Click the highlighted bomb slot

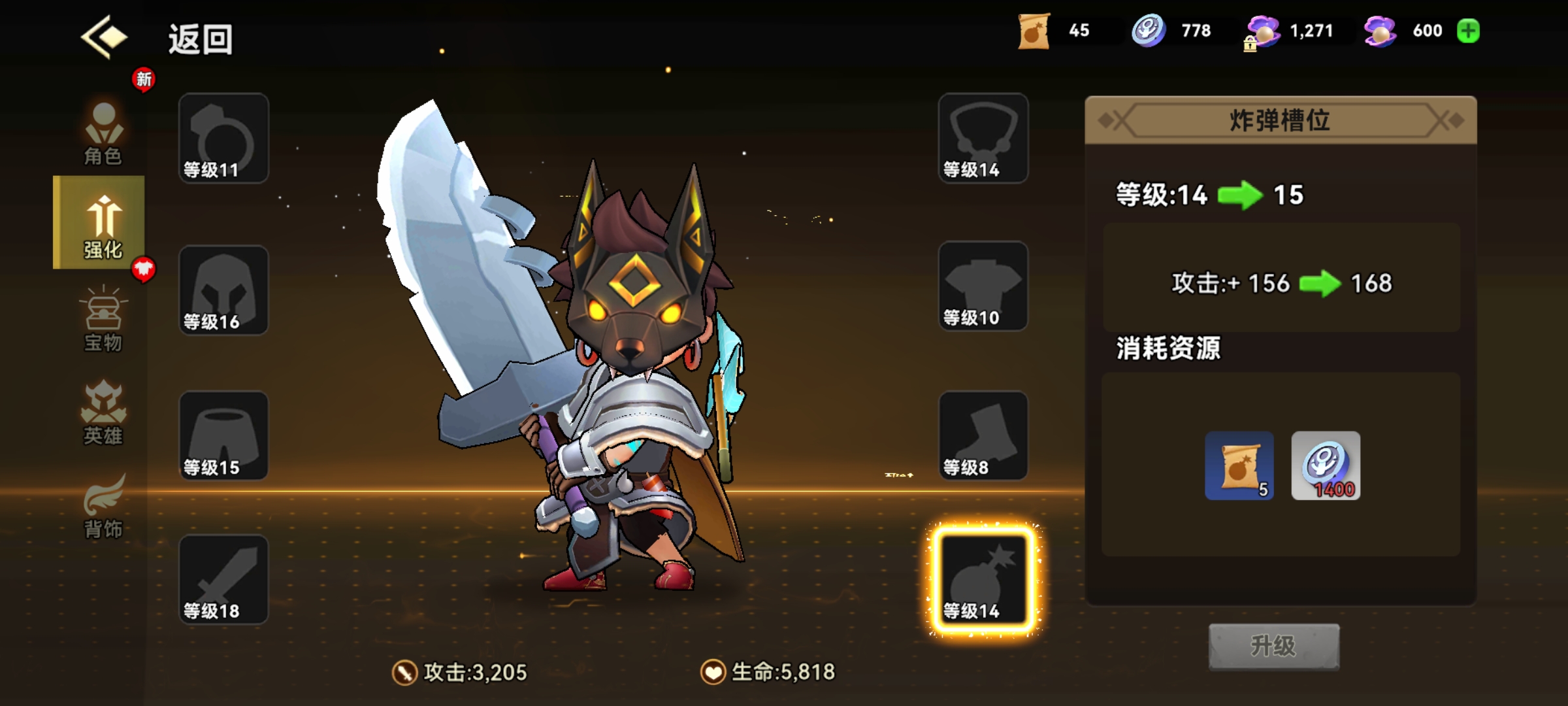(983, 580)
